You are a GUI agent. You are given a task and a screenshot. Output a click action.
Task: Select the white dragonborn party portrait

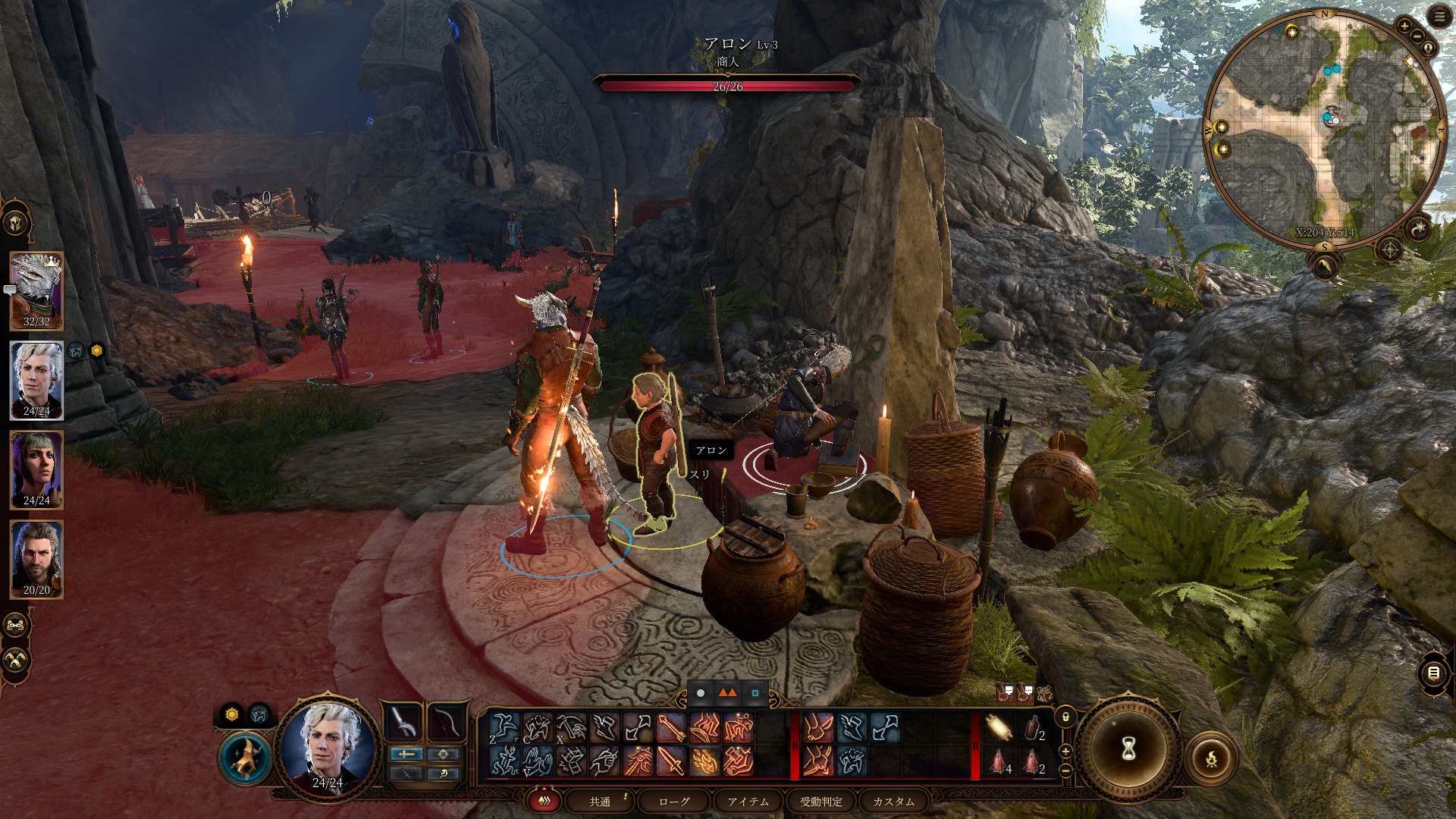(x=36, y=288)
